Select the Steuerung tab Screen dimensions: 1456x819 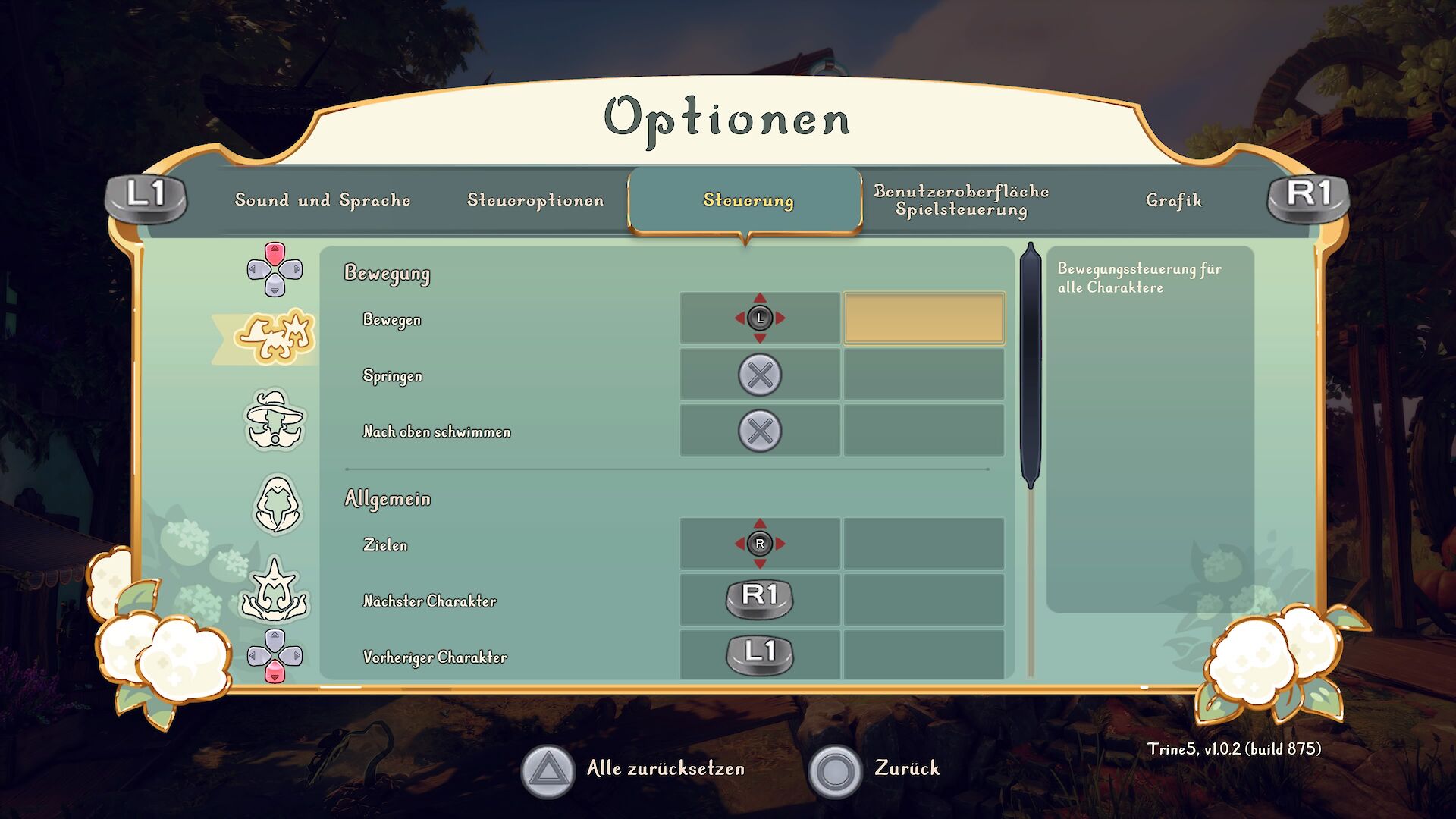pos(747,200)
